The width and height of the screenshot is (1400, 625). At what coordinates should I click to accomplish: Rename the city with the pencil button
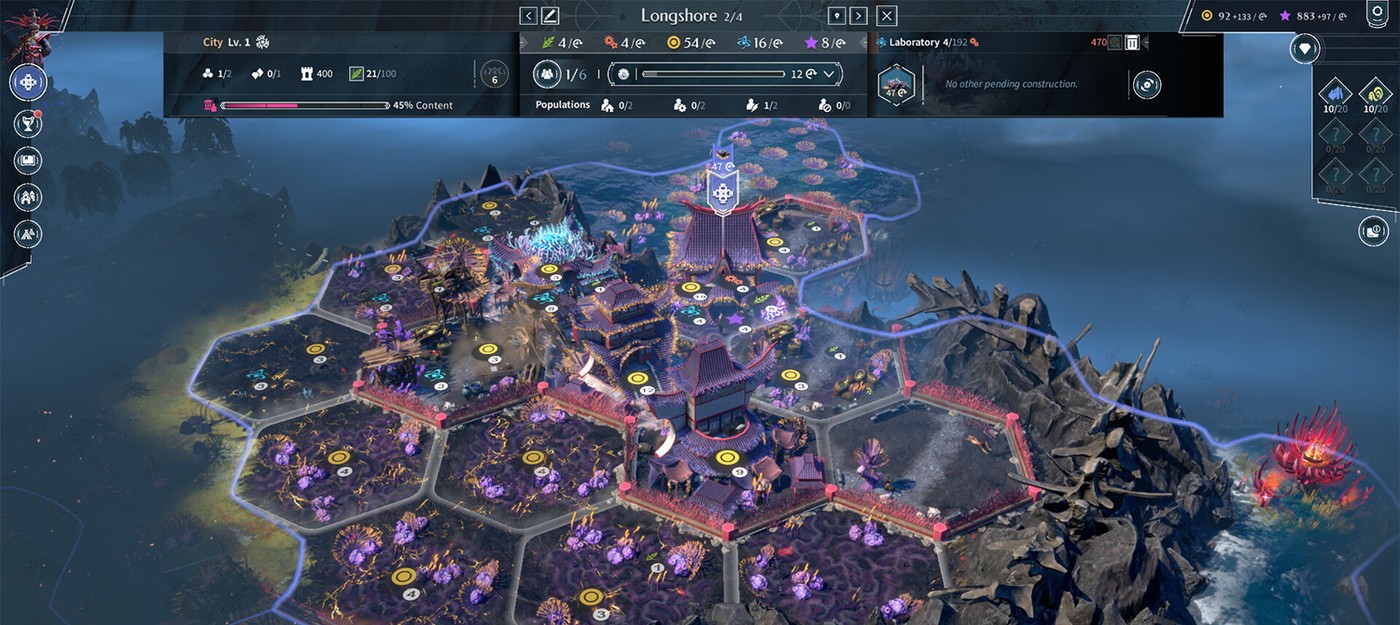(x=550, y=16)
